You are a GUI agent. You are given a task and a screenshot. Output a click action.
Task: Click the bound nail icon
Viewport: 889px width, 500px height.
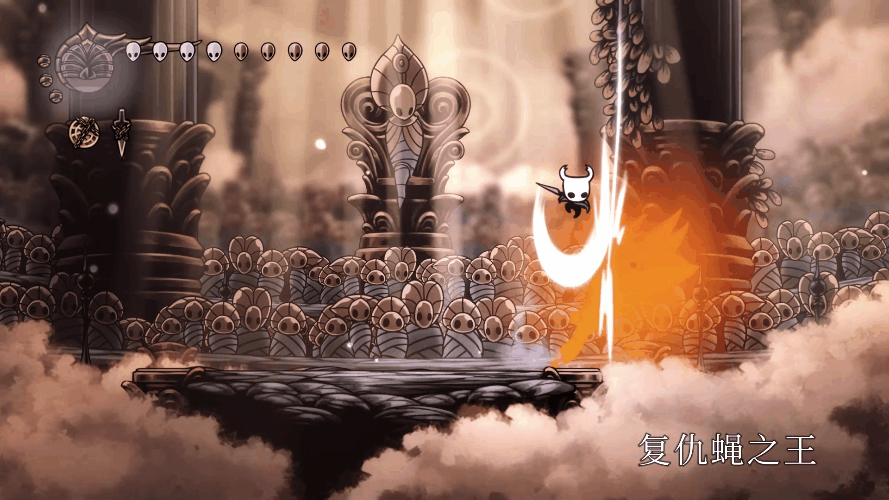(121, 131)
